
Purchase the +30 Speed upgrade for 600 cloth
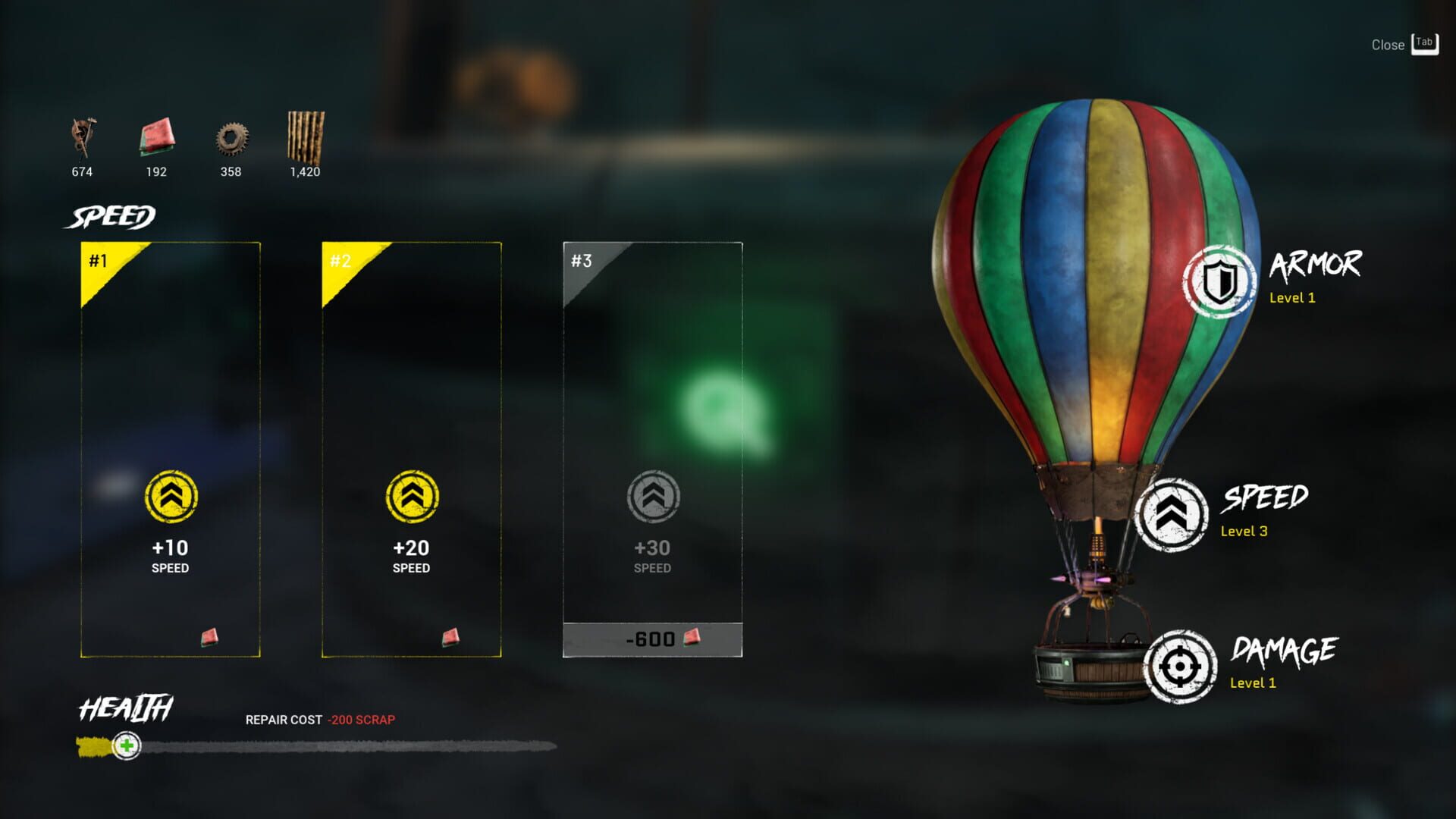pos(653,639)
